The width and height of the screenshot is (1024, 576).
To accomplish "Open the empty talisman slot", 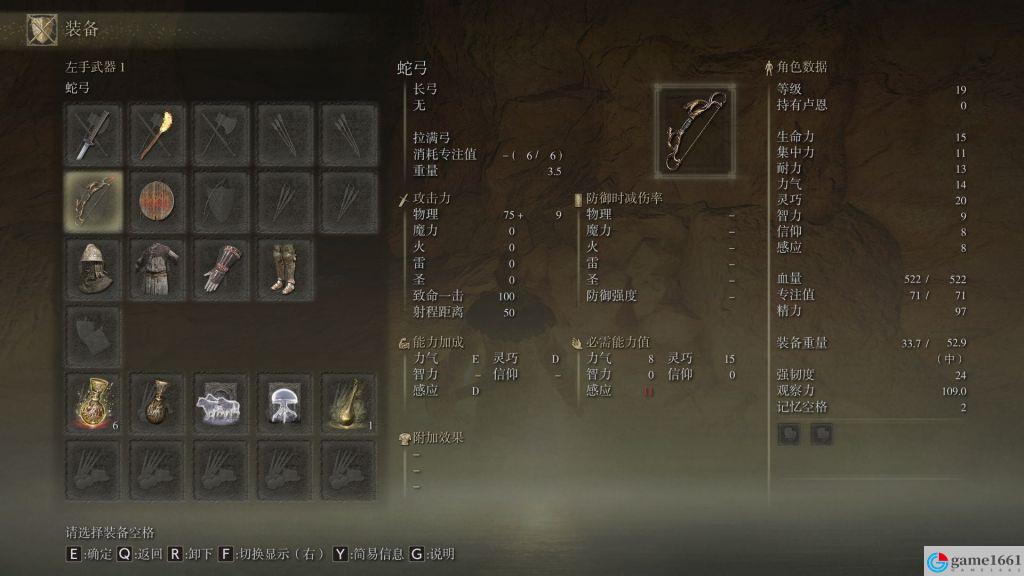I will [94, 336].
